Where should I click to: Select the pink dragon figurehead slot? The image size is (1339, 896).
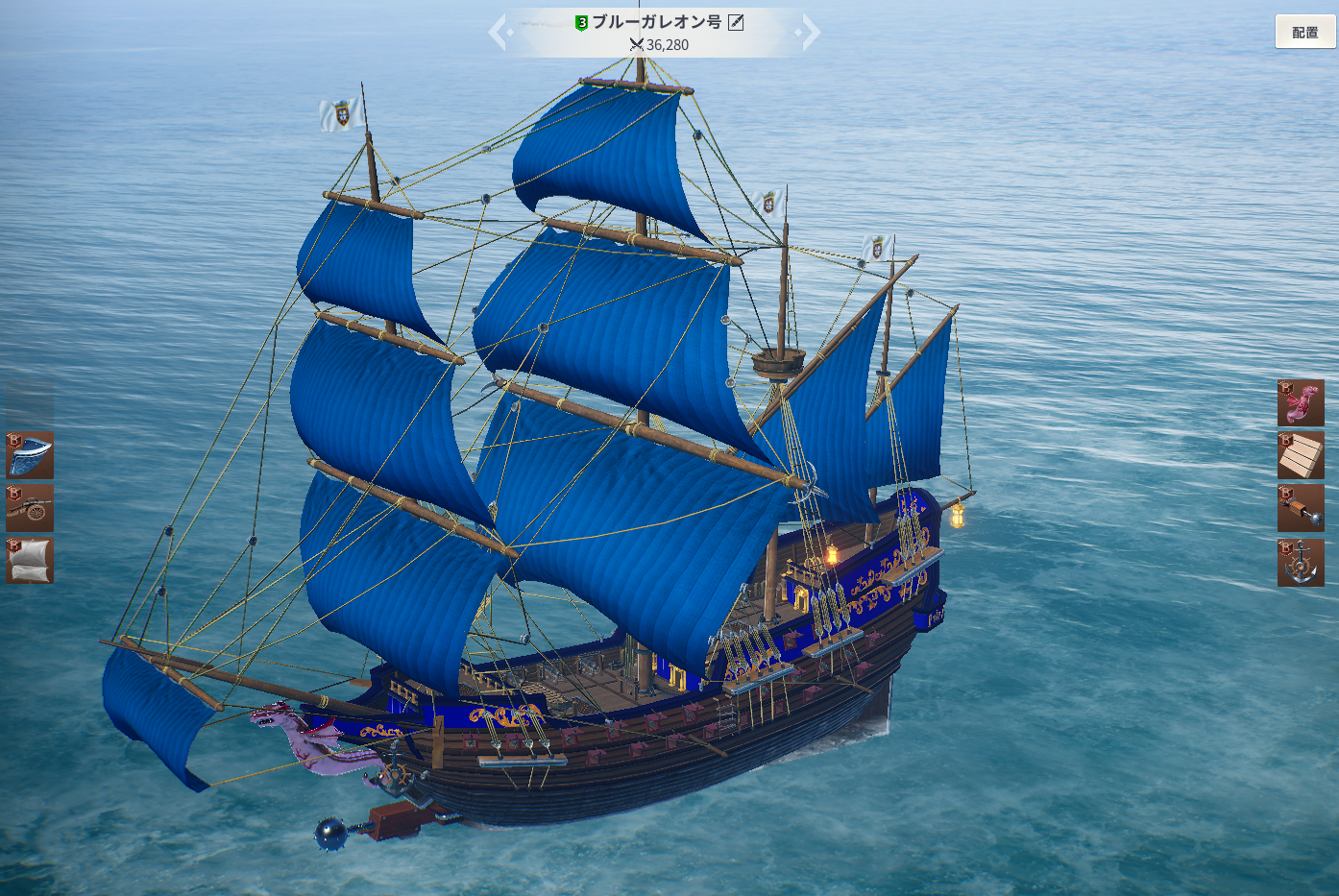[1301, 402]
